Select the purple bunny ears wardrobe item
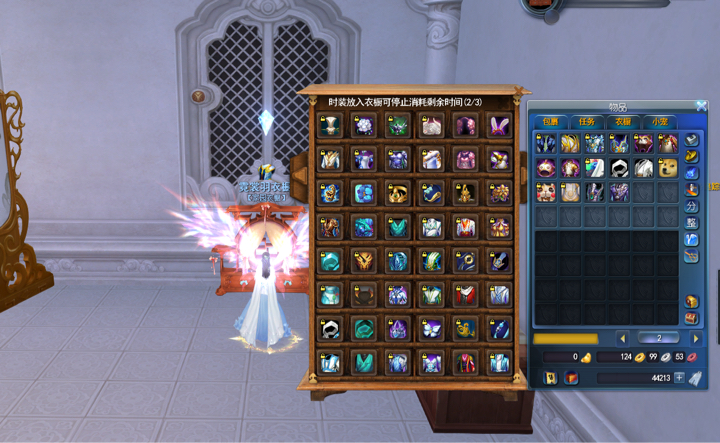Viewport: 720px width, 443px height. 498,126
